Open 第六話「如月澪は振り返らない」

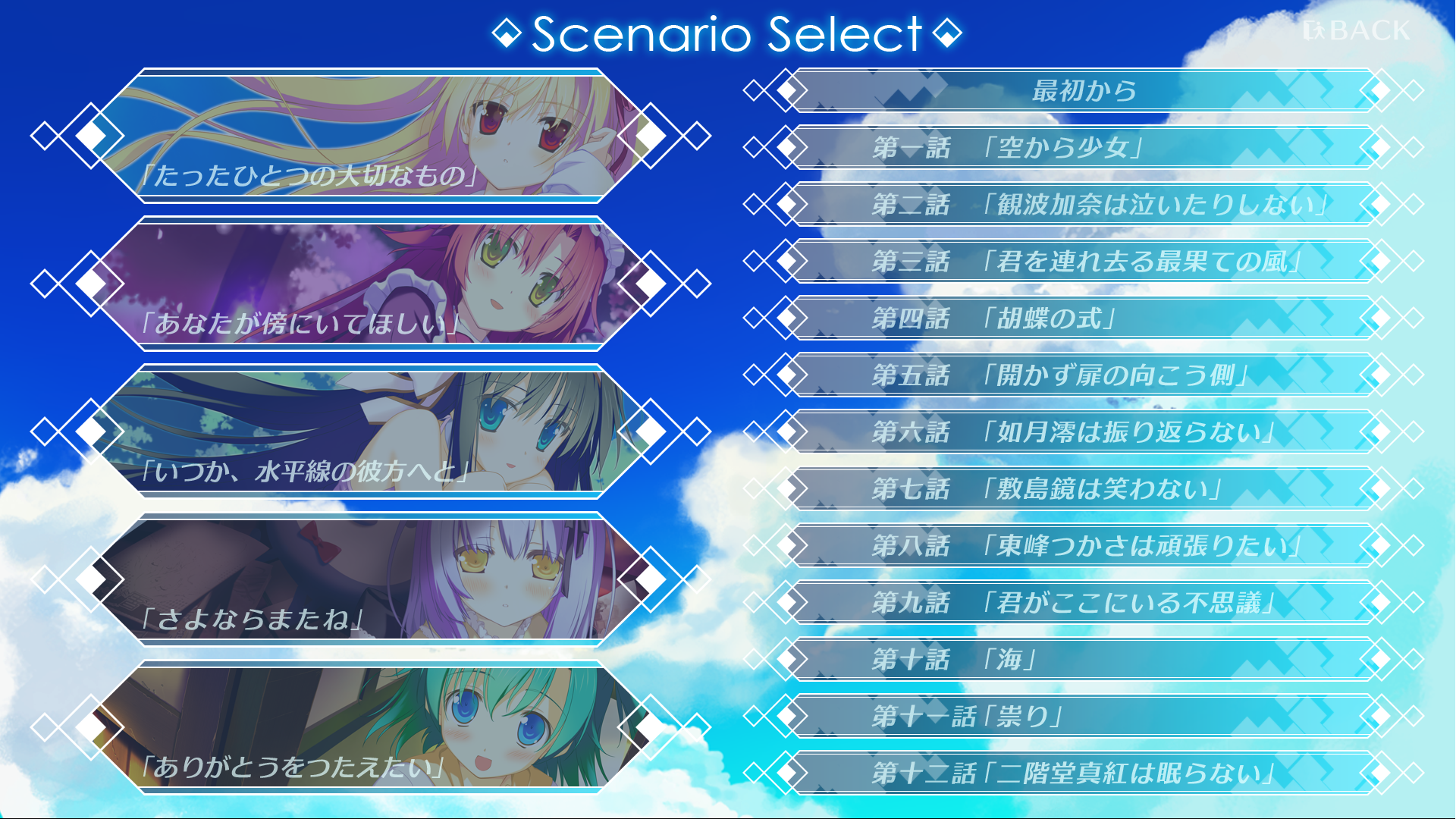pyautogui.click(x=1083, y=432)
